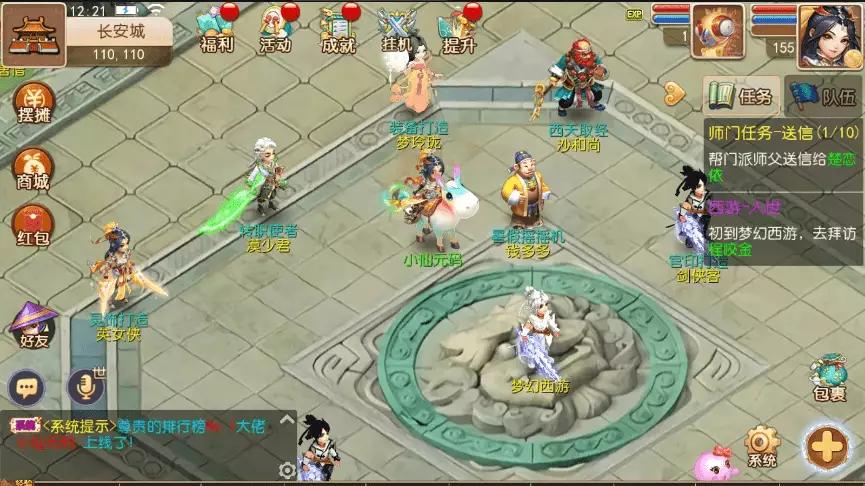Switch to the 任务 quest tab

[x=741, y=96]
